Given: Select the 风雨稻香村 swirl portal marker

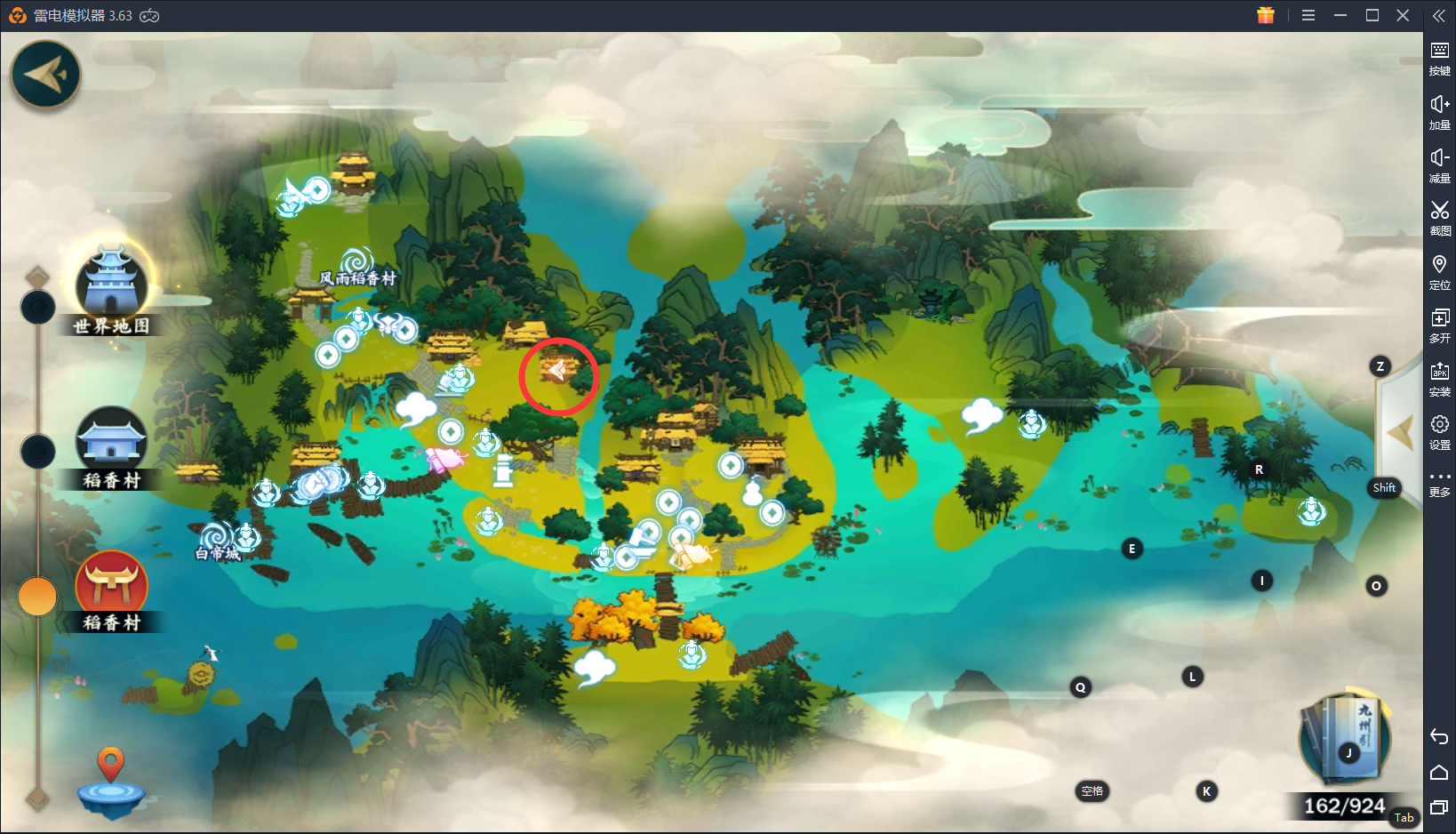Looking at the screenshot, I should (x=357, y=261).
